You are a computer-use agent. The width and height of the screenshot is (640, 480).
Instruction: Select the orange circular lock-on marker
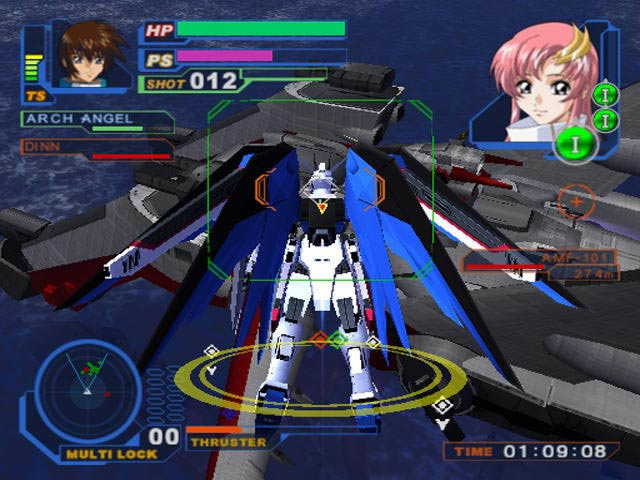[x=576, y=202]
